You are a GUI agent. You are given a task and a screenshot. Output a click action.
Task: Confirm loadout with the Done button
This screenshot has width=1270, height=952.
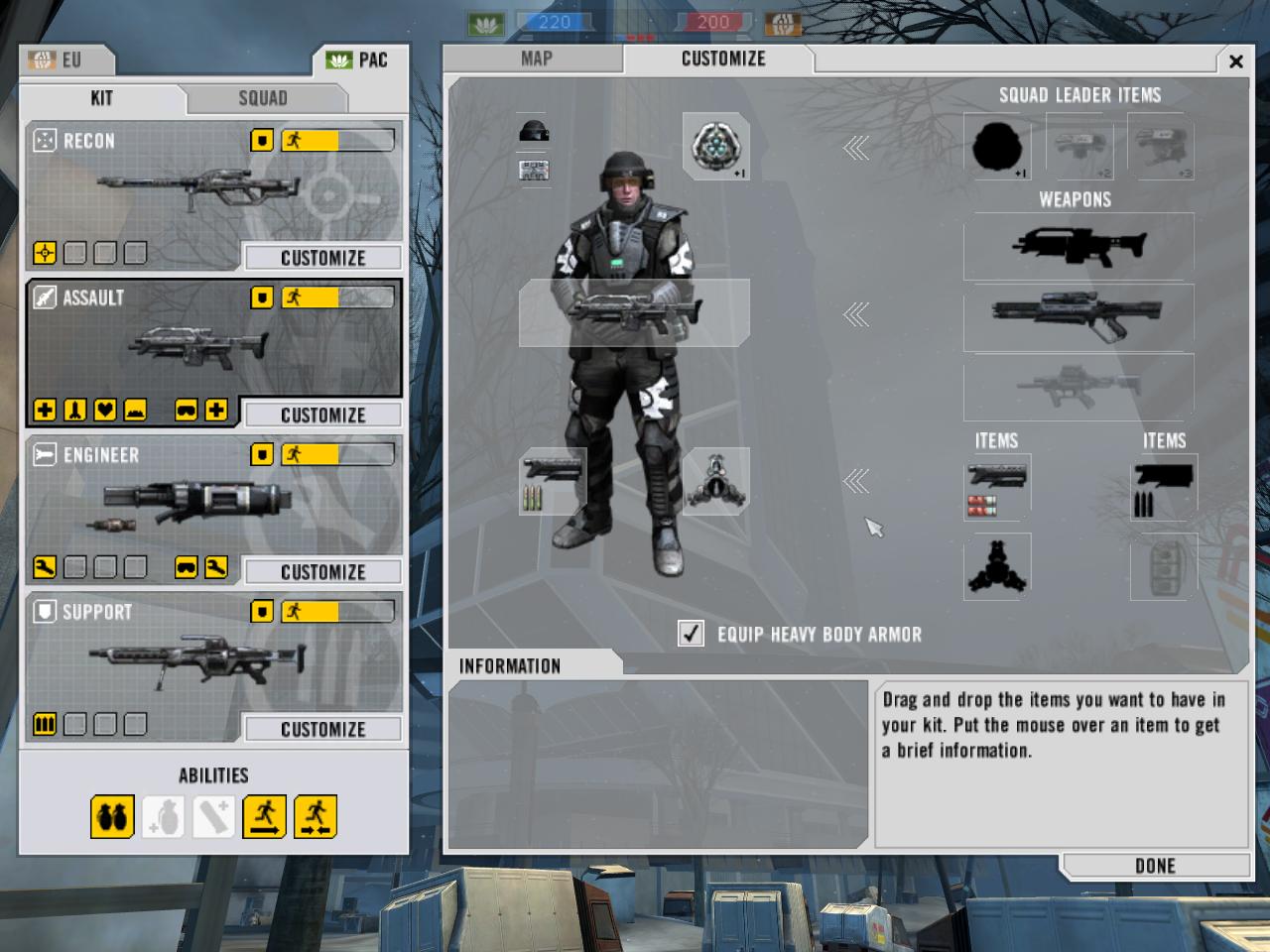coord(1155,866)
